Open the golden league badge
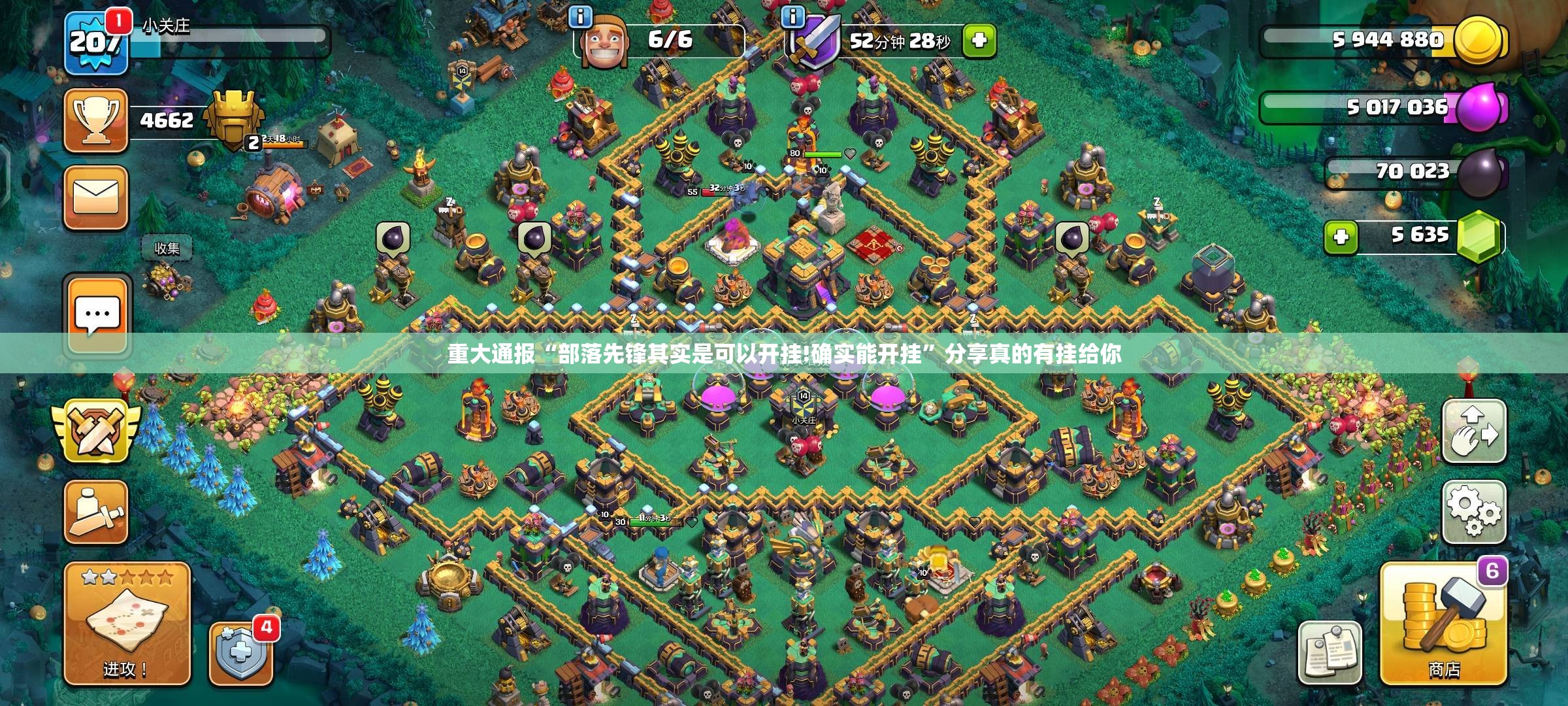The height and width of the screenshot is (706, 1568). point(233,120)
